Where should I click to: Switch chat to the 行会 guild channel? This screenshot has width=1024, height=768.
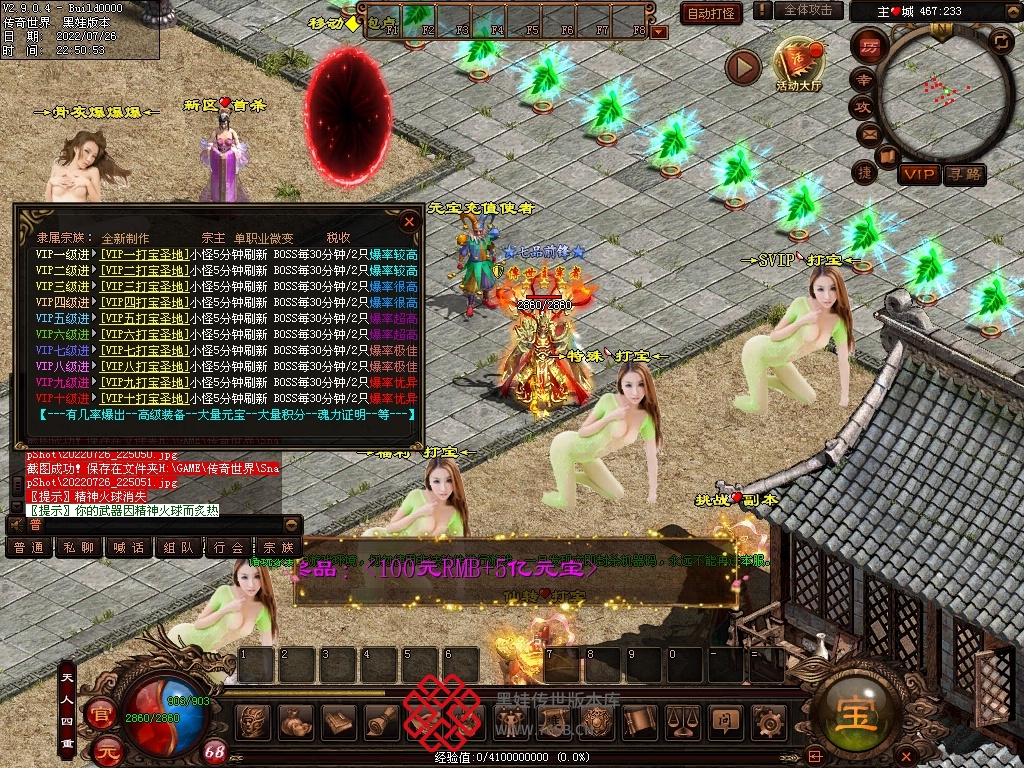coord(229,548)
